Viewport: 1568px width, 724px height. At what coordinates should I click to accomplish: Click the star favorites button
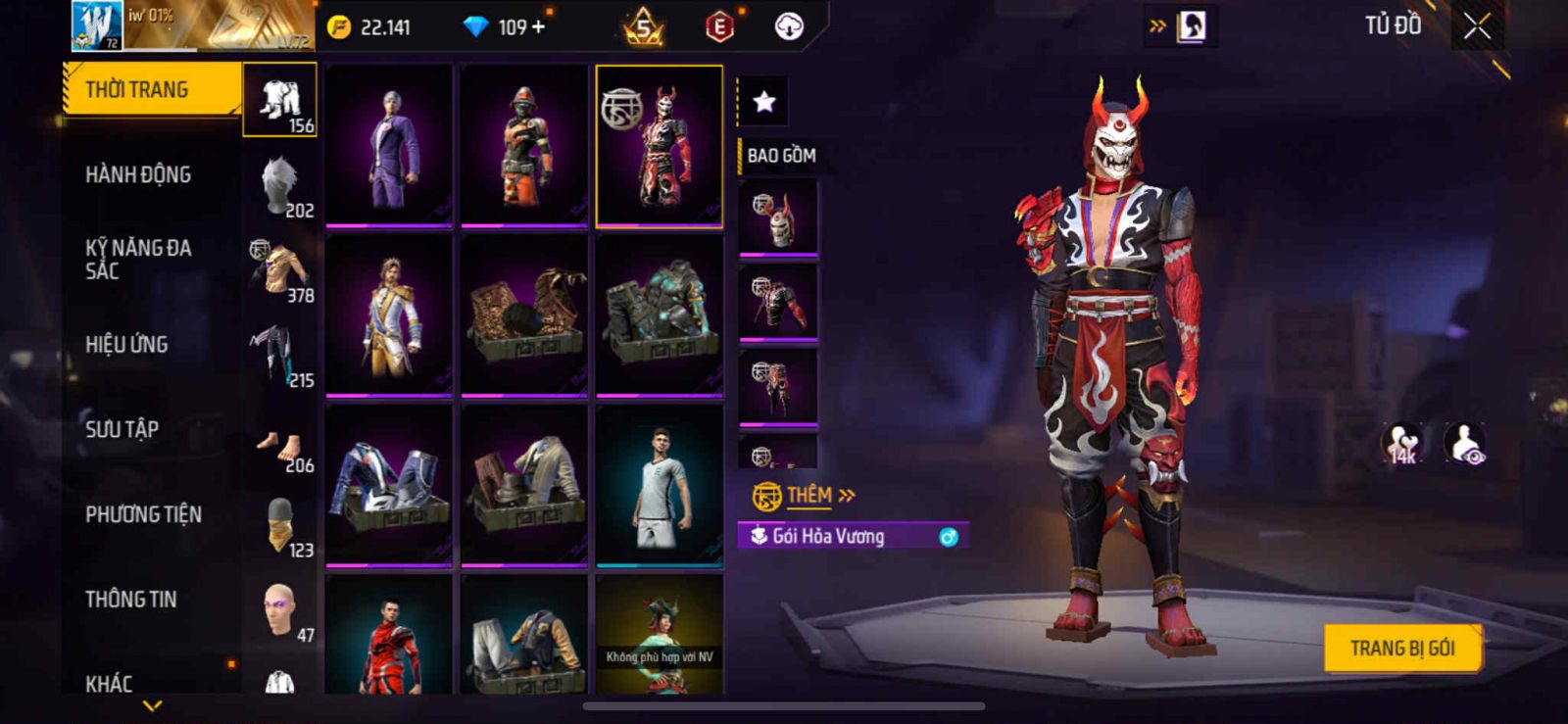click(763, 101)
